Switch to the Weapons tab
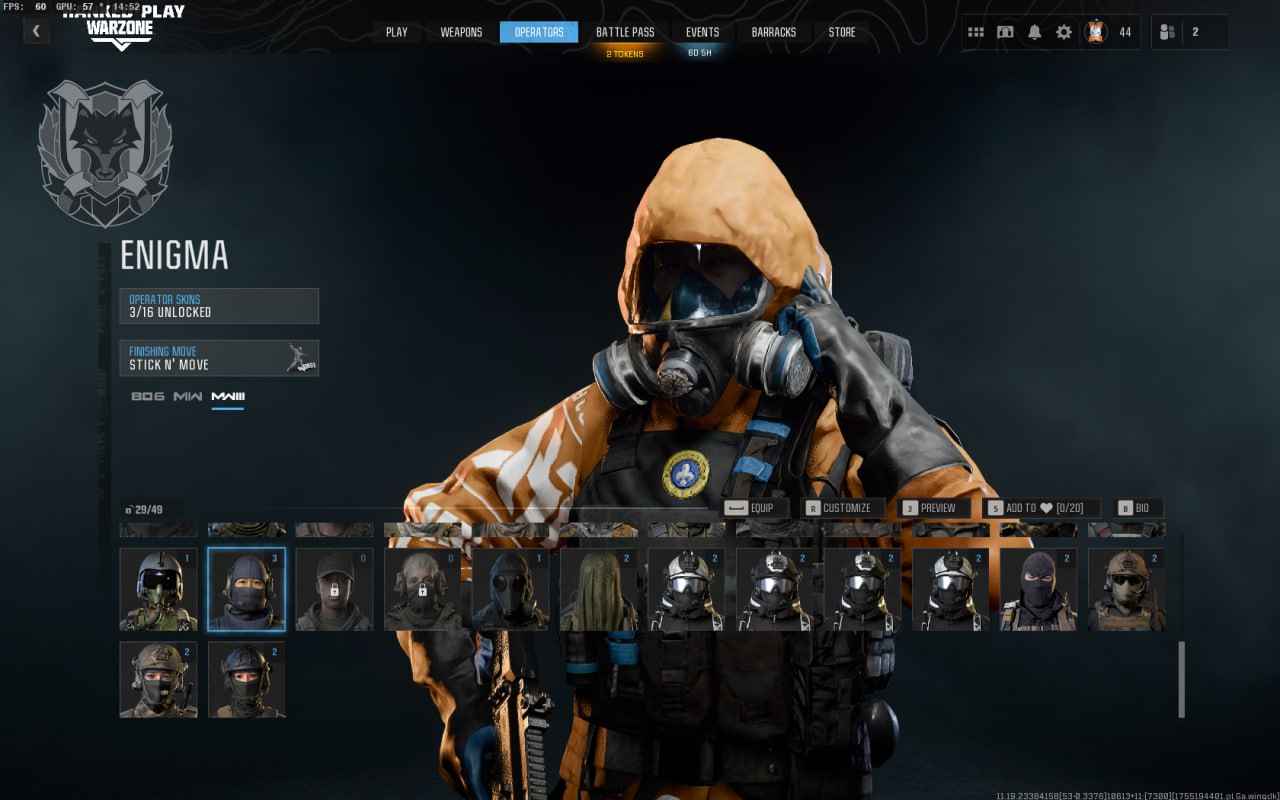Viewport: 1280px width, 800px height. [461, 32]
